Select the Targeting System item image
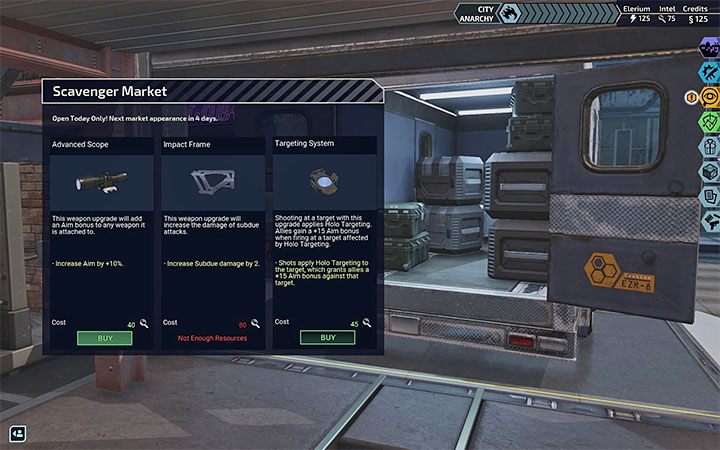The width and height of the screenshot is (720, 450). (327, 181)
